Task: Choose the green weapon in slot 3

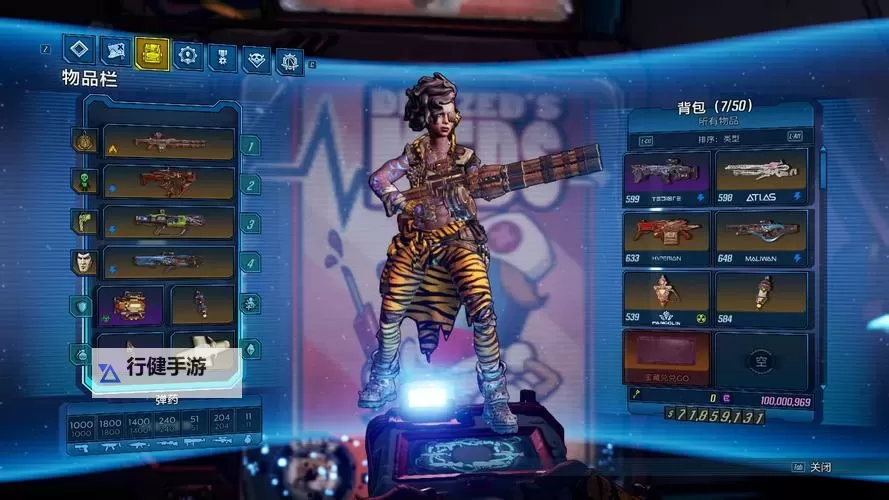Action: click(169, 222)
